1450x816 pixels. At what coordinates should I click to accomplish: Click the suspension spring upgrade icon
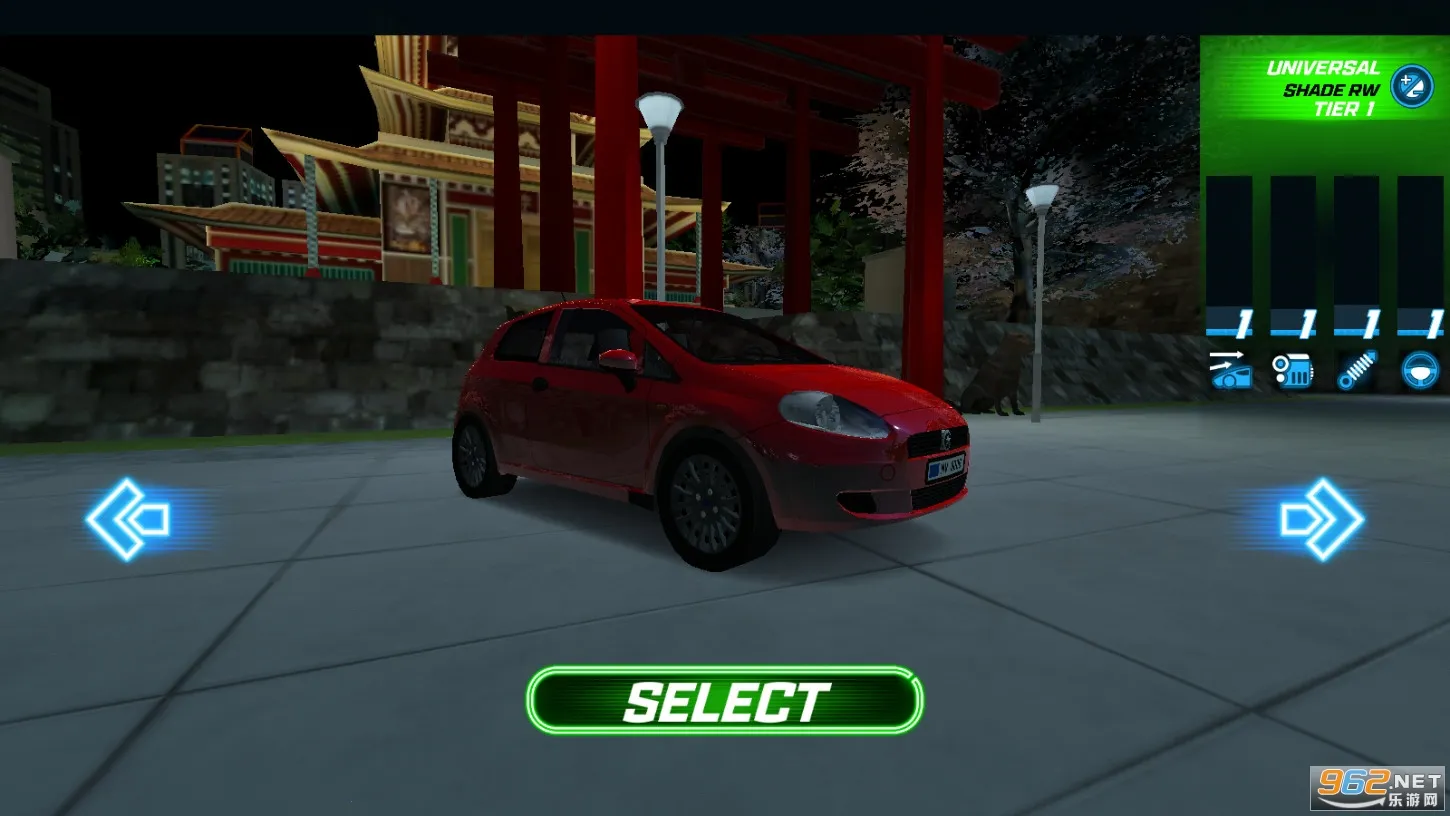1358,372
